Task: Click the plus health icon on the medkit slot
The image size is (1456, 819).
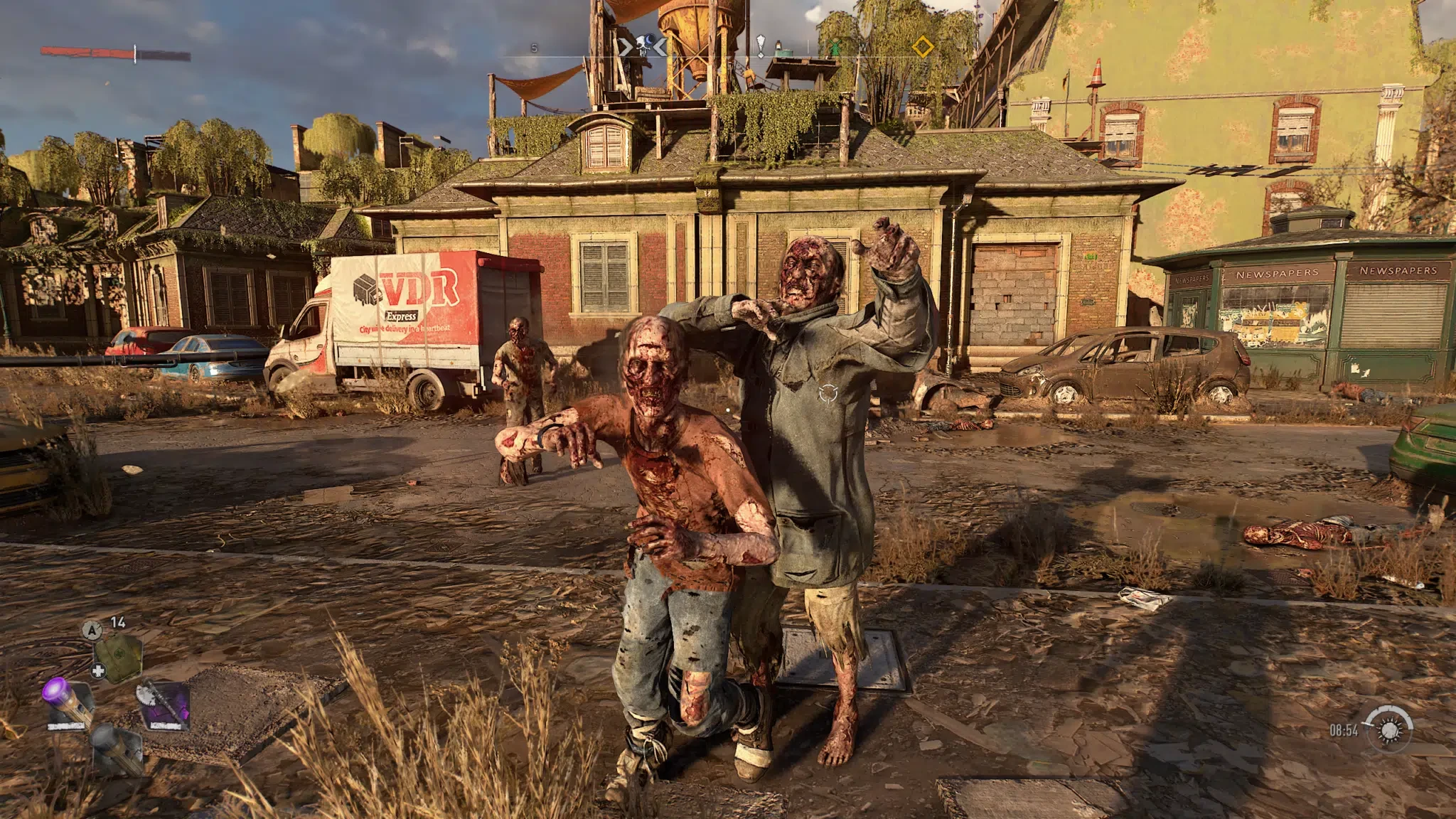Action: pos(99,670)
